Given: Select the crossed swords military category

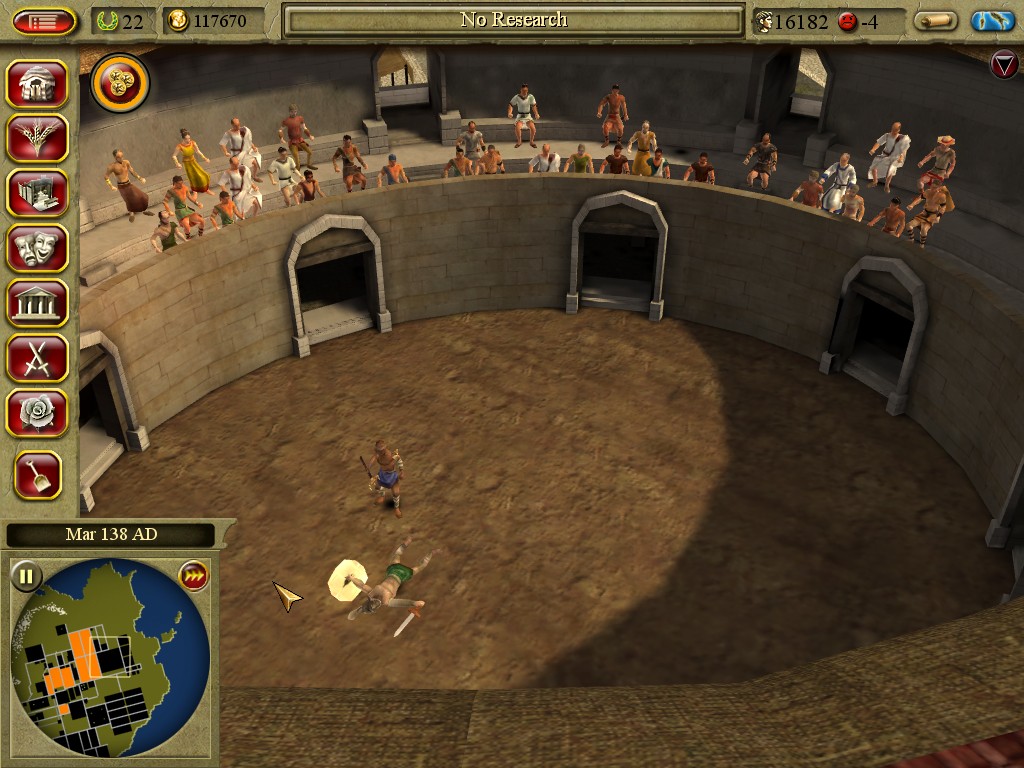Looking at the screenshot, I should coord(38,358).
